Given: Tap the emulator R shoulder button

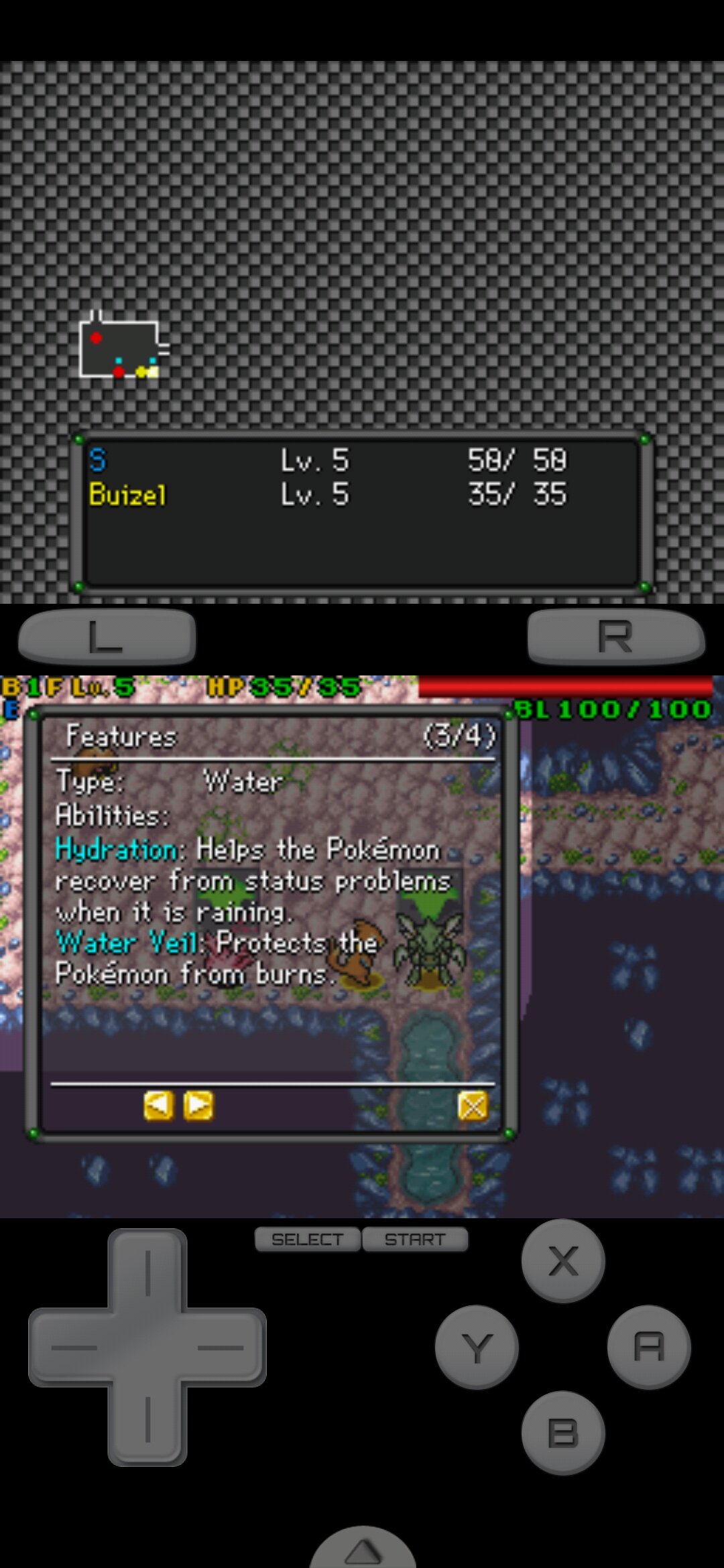Looking at the screenshot, I should click(615, 636).
